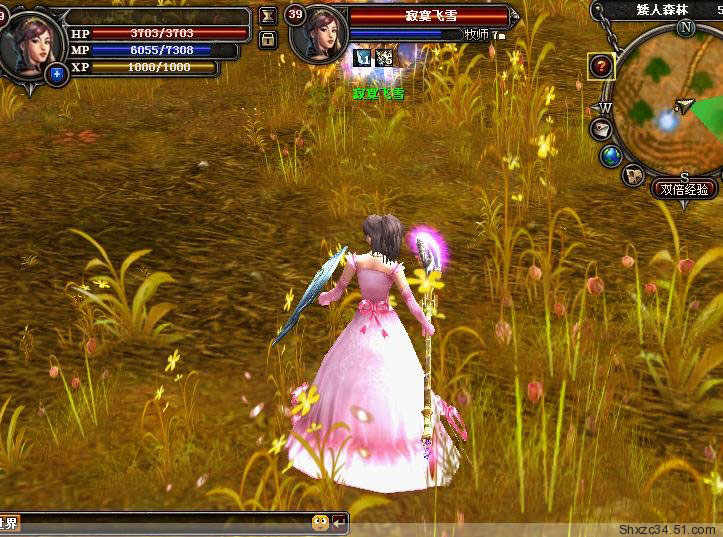The height and width of the screenshot is (537, 723).
Task: Toggle the padlock lock button
Action: (267, 39)
